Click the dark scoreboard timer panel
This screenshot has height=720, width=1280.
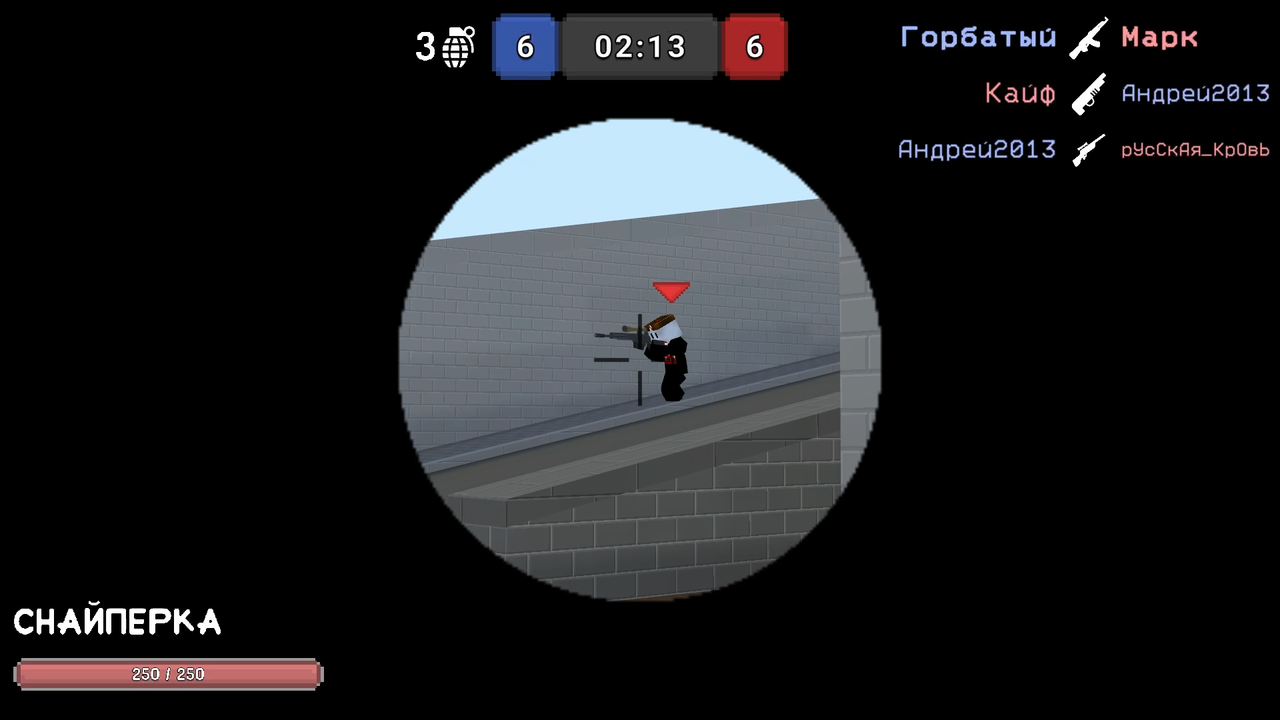(x=639, y=46)
